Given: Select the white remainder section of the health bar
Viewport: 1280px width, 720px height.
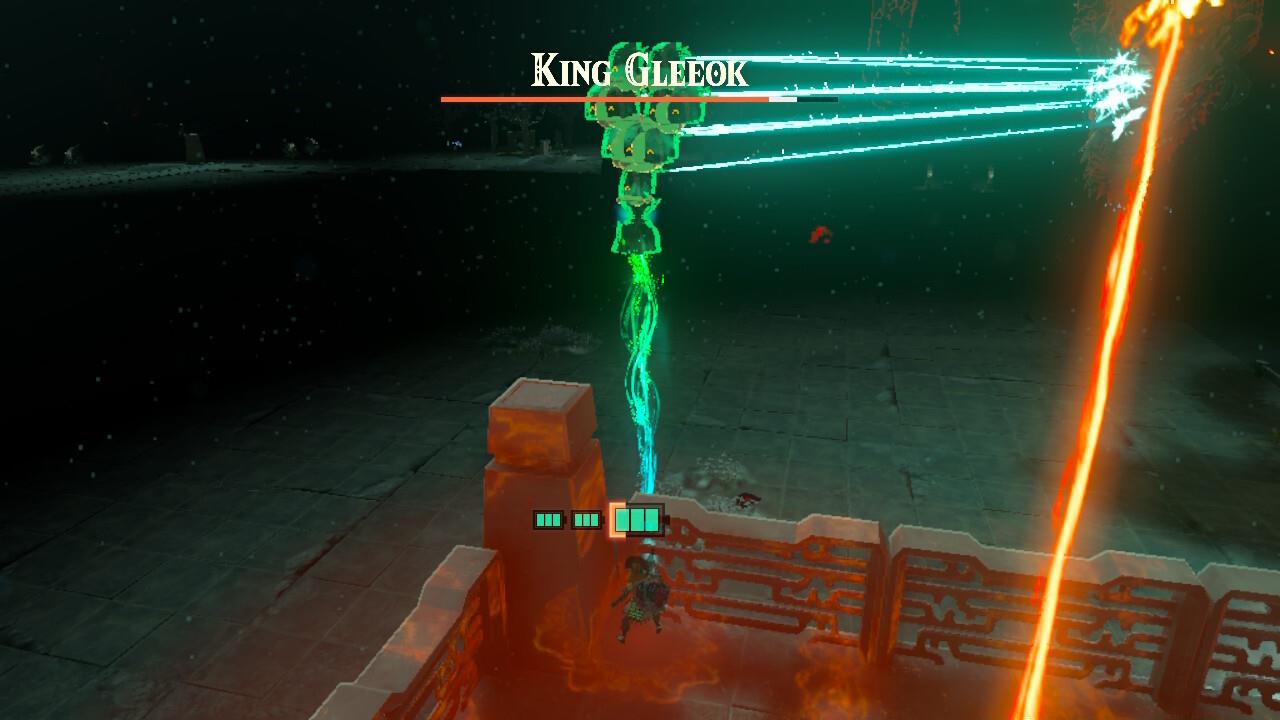Looking at the screenshot, I should (782, 99).
